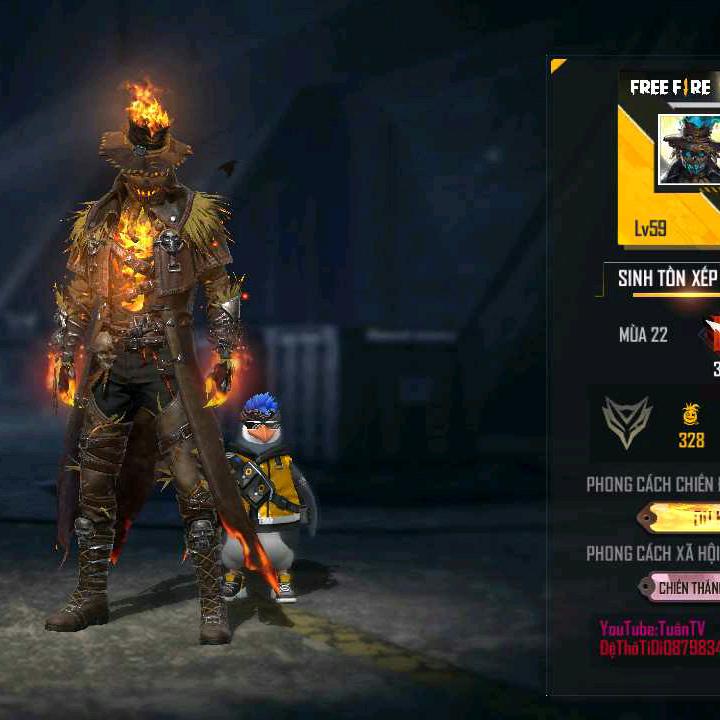Switch to the Sinh Tồn Xếp tab

pyautogui.click(x=665, y=279)
